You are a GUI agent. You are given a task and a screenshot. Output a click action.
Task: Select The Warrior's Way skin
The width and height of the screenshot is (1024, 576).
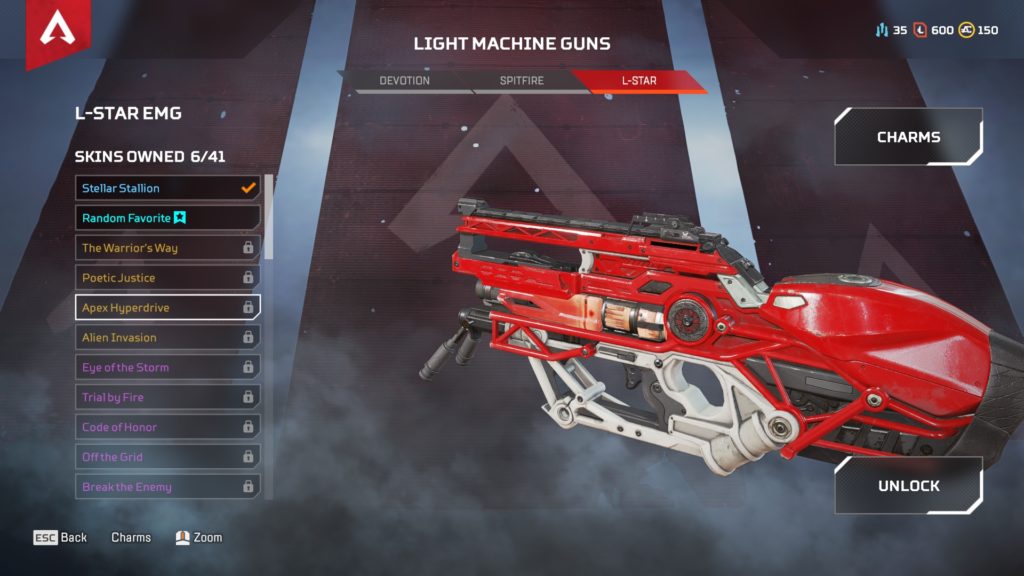point(167,248)
